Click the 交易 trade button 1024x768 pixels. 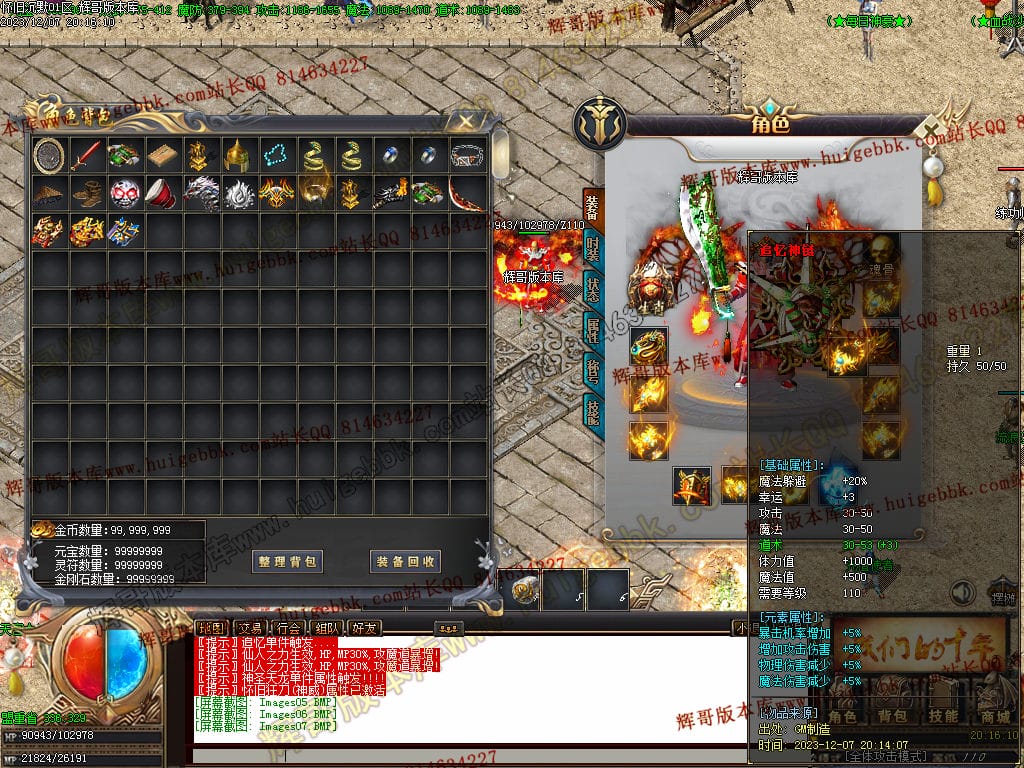[247, 628]
